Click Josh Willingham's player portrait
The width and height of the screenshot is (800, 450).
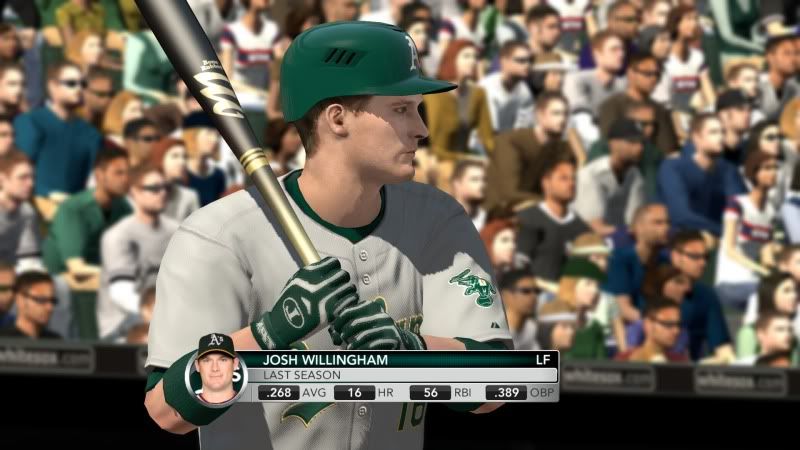pos(215,367)
